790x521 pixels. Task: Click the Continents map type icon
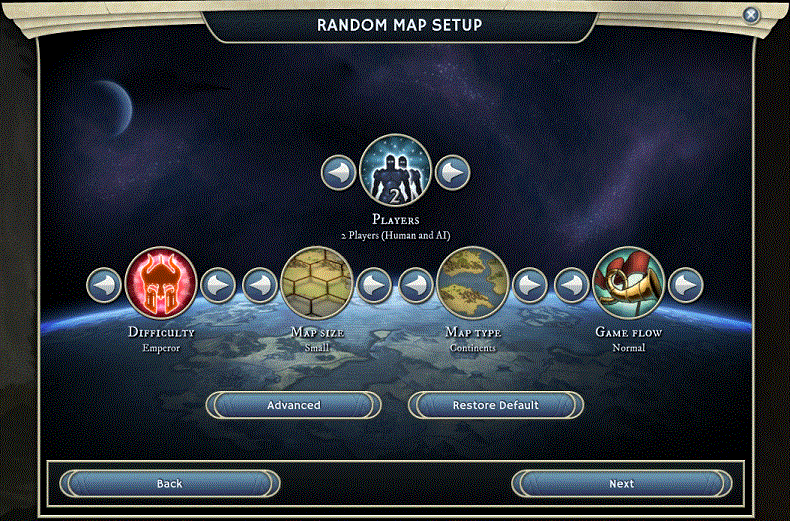coord(473,283)
